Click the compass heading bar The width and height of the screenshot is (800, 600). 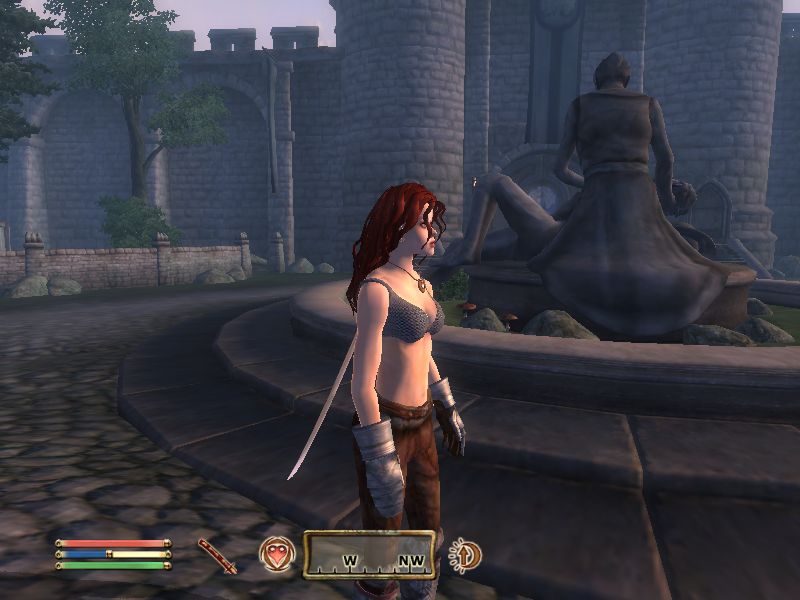click(x=370, y=554)
